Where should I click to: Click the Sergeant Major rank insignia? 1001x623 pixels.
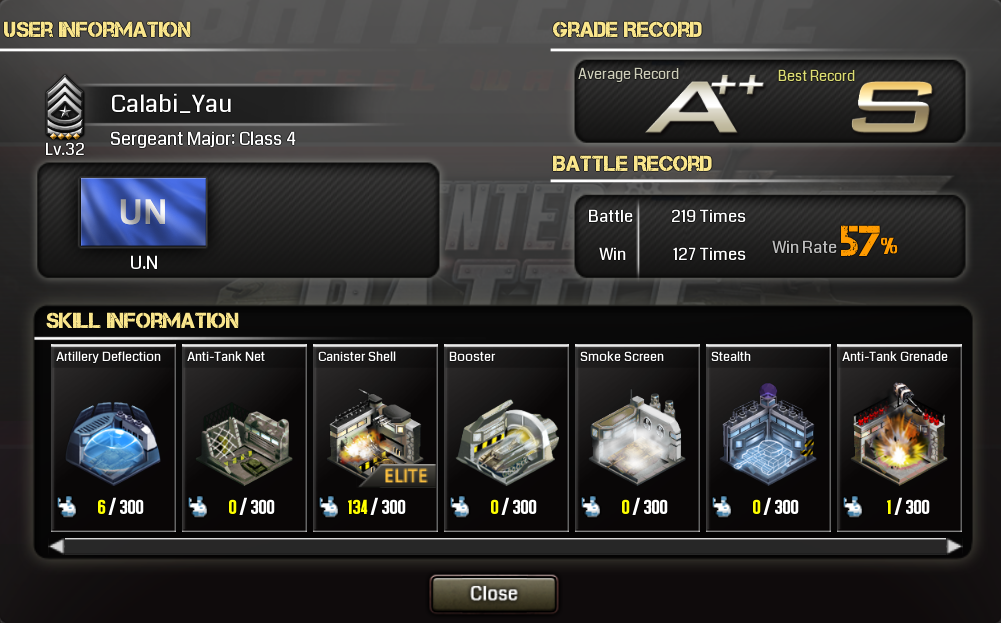(65, 108)
